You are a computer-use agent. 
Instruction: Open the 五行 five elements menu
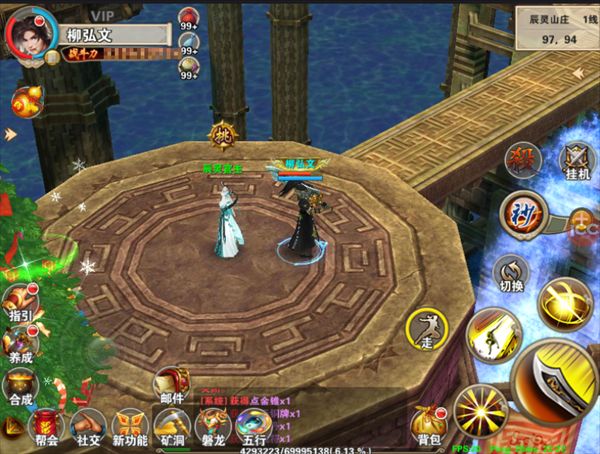point(254,428)
